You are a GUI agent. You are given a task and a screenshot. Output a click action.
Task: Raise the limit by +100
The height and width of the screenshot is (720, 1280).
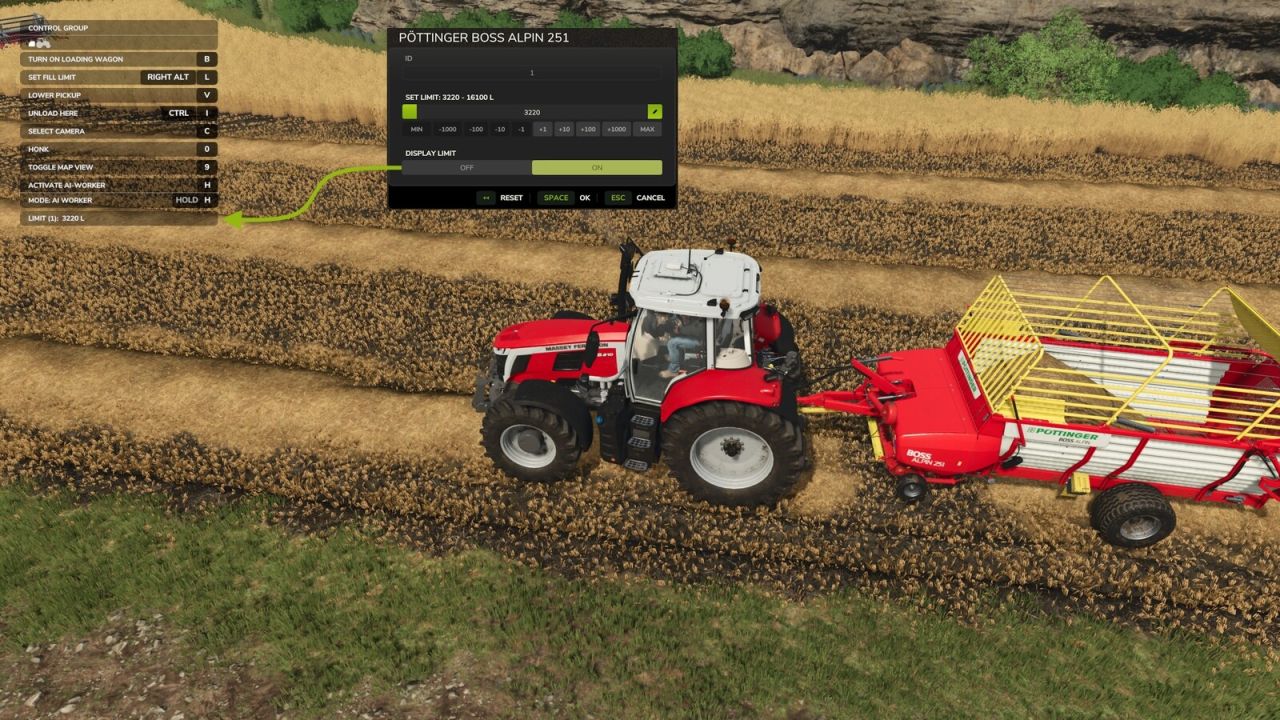point(588,129)
